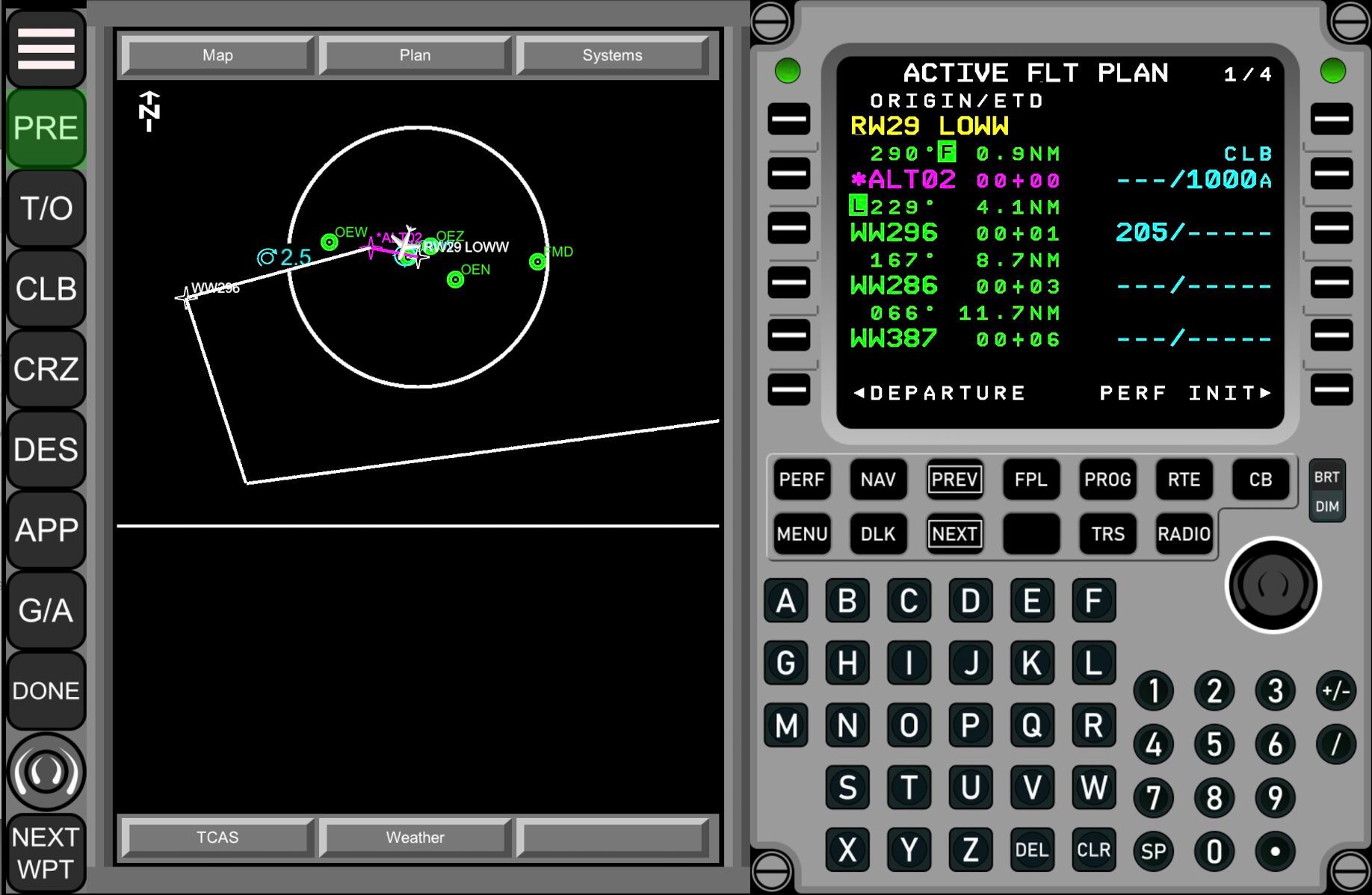Select the DONE phase button

point(46,691)
